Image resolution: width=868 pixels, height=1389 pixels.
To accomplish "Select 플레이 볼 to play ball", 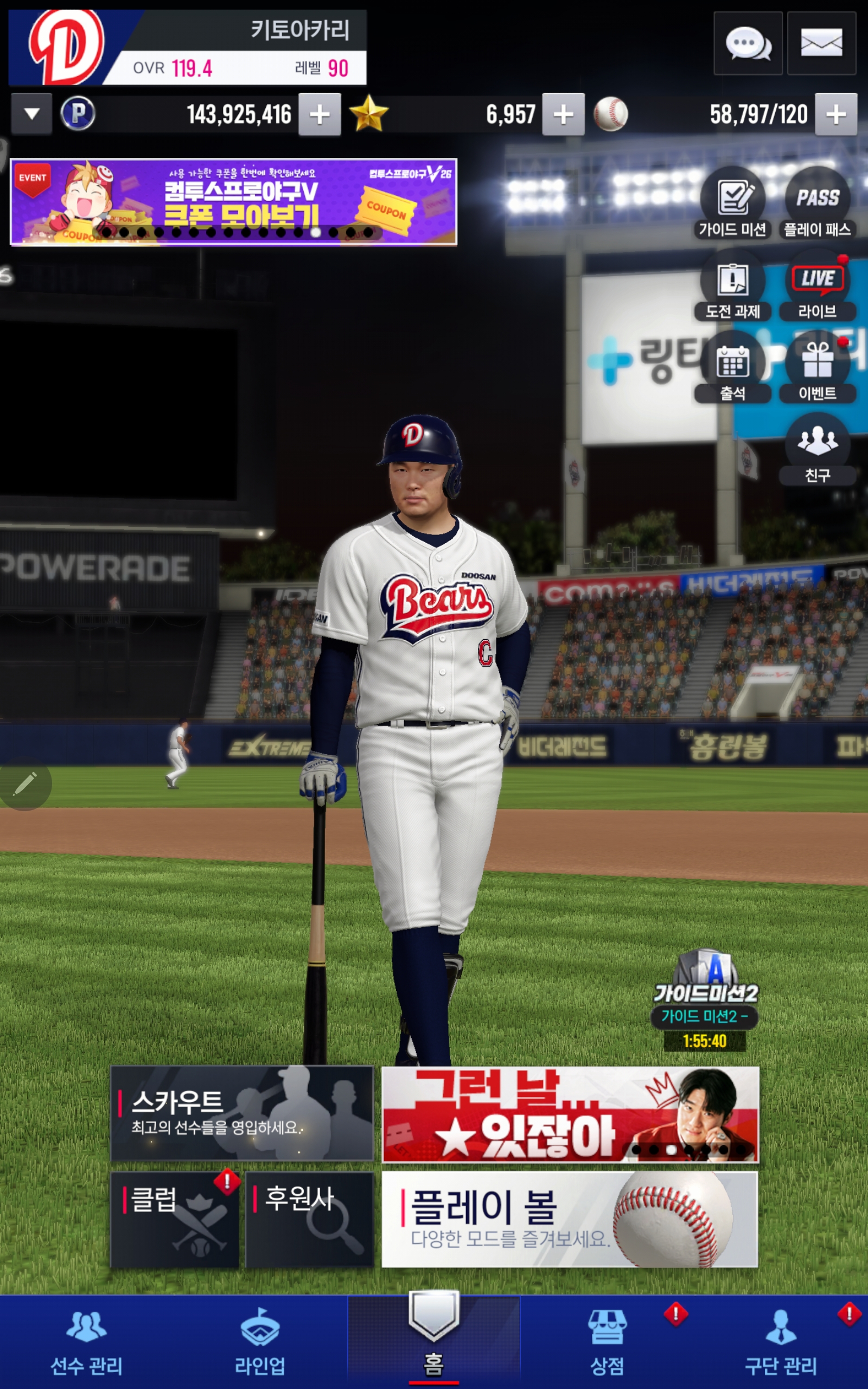I will [x=570, y=1219].
